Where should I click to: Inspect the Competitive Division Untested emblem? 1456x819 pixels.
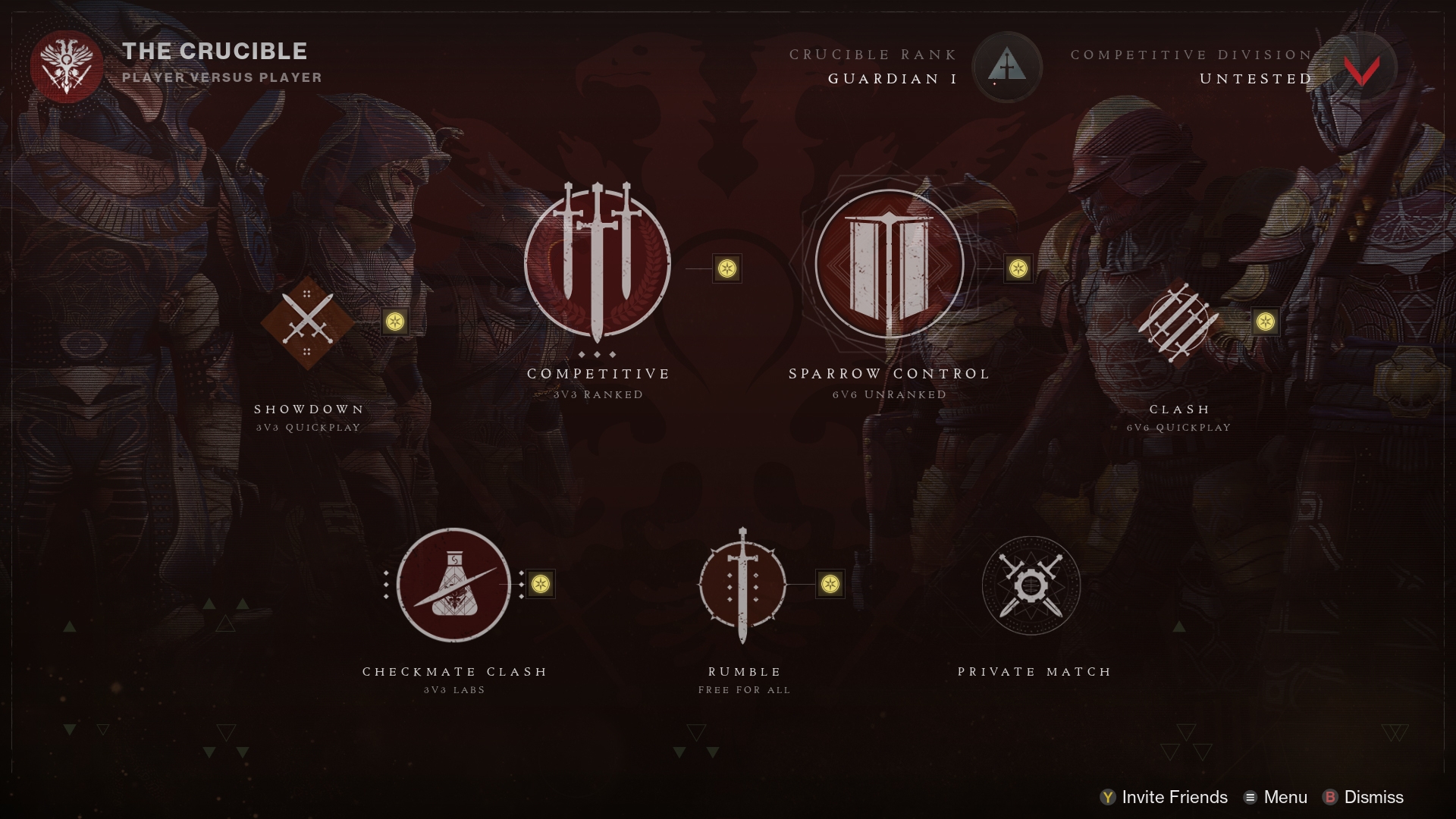tap(1362, 68)
